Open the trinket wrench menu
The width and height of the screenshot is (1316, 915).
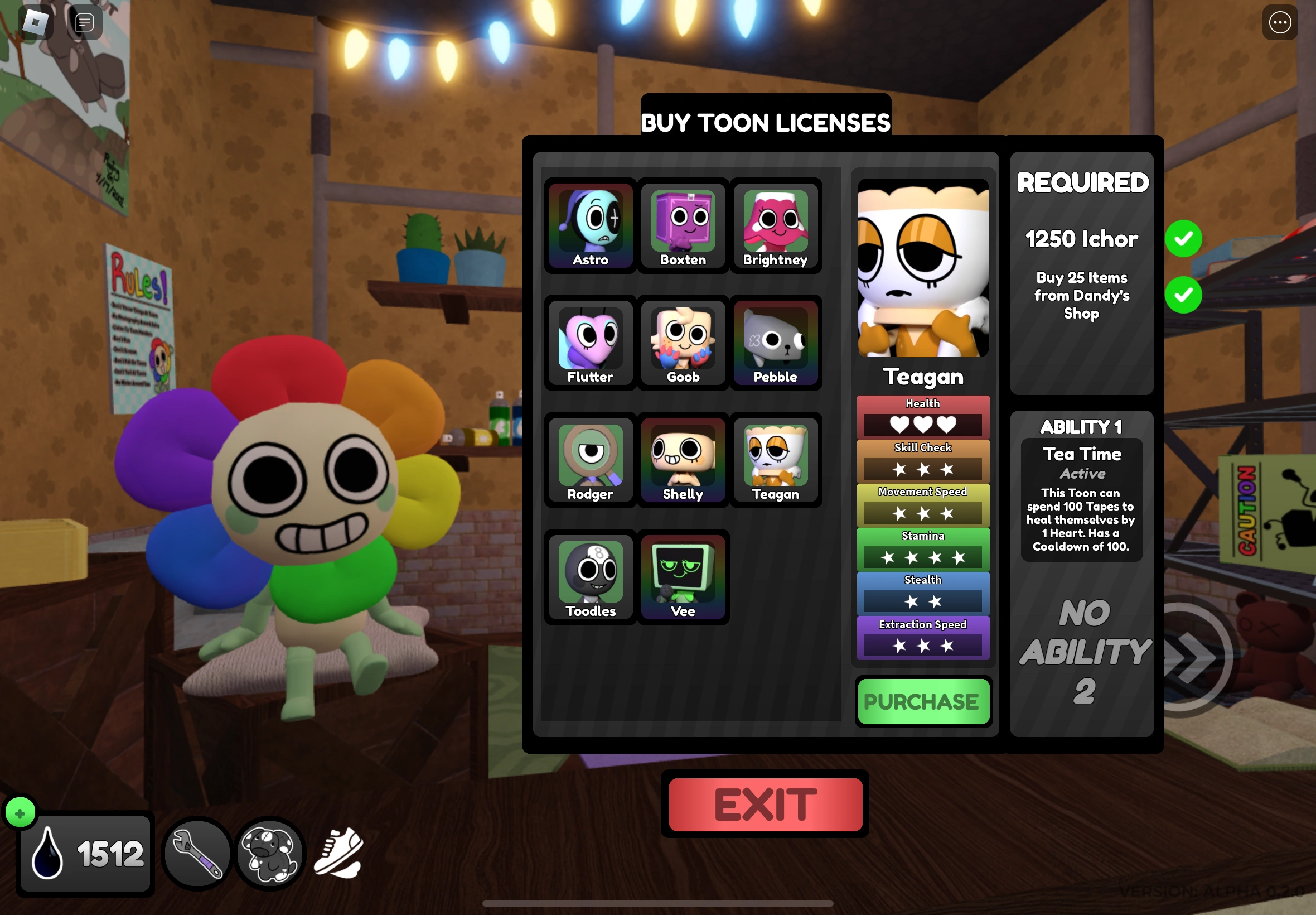(x=197, y=853)
